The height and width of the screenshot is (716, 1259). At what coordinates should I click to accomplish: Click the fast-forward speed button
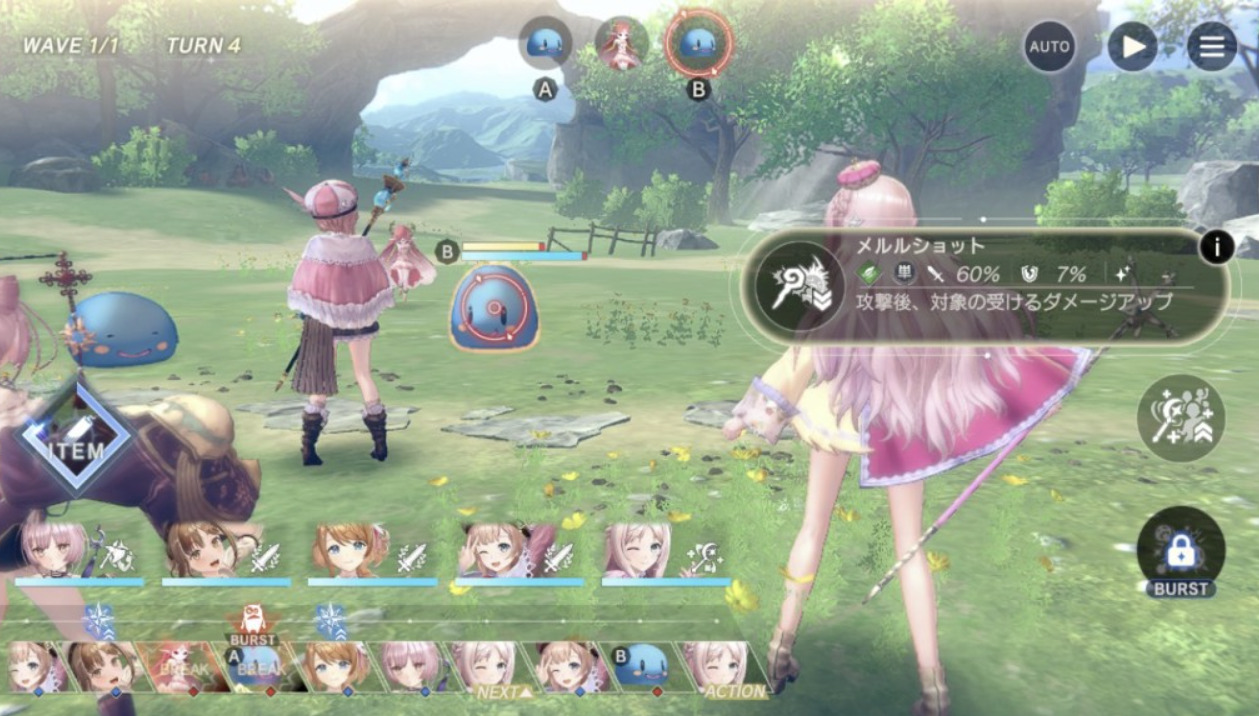coord(1132,47)
